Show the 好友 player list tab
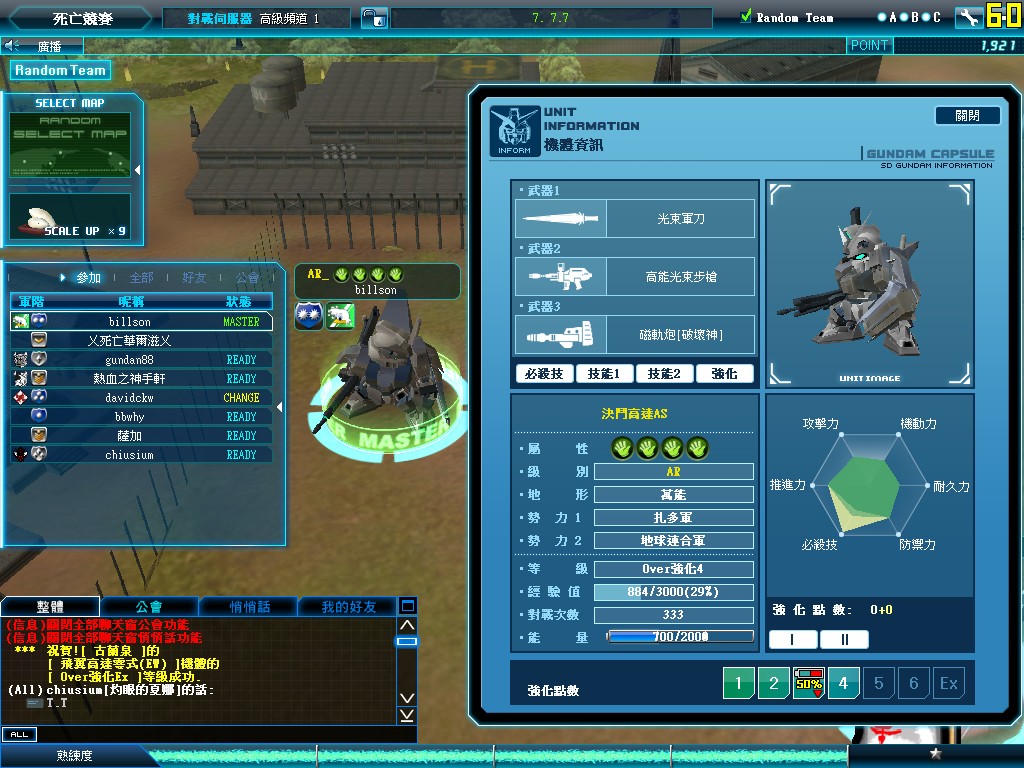Viewport: 1024px width, 768px height. click(x=194, y=277)
